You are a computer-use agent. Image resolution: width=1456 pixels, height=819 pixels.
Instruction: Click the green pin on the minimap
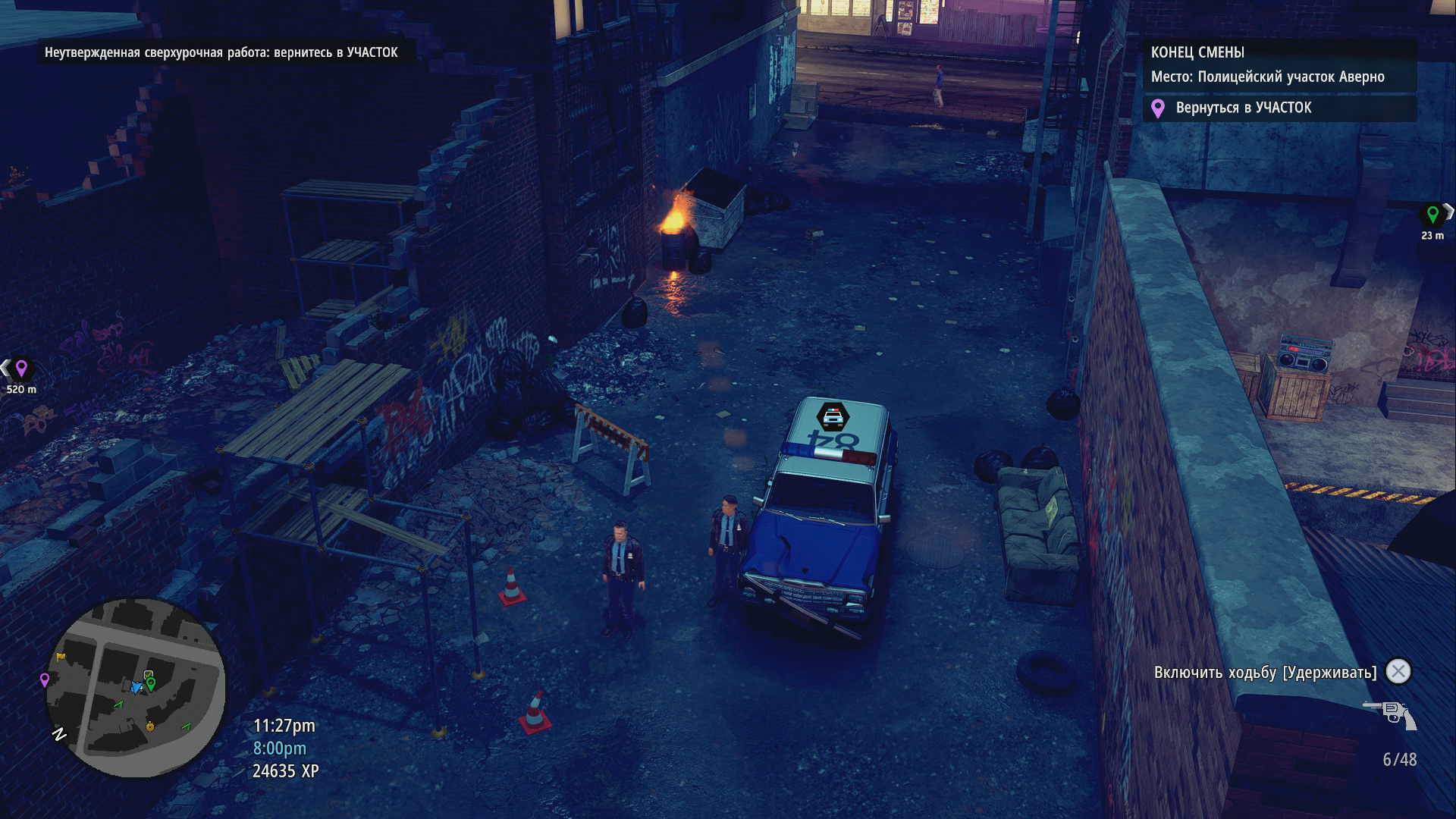(151, 684)
